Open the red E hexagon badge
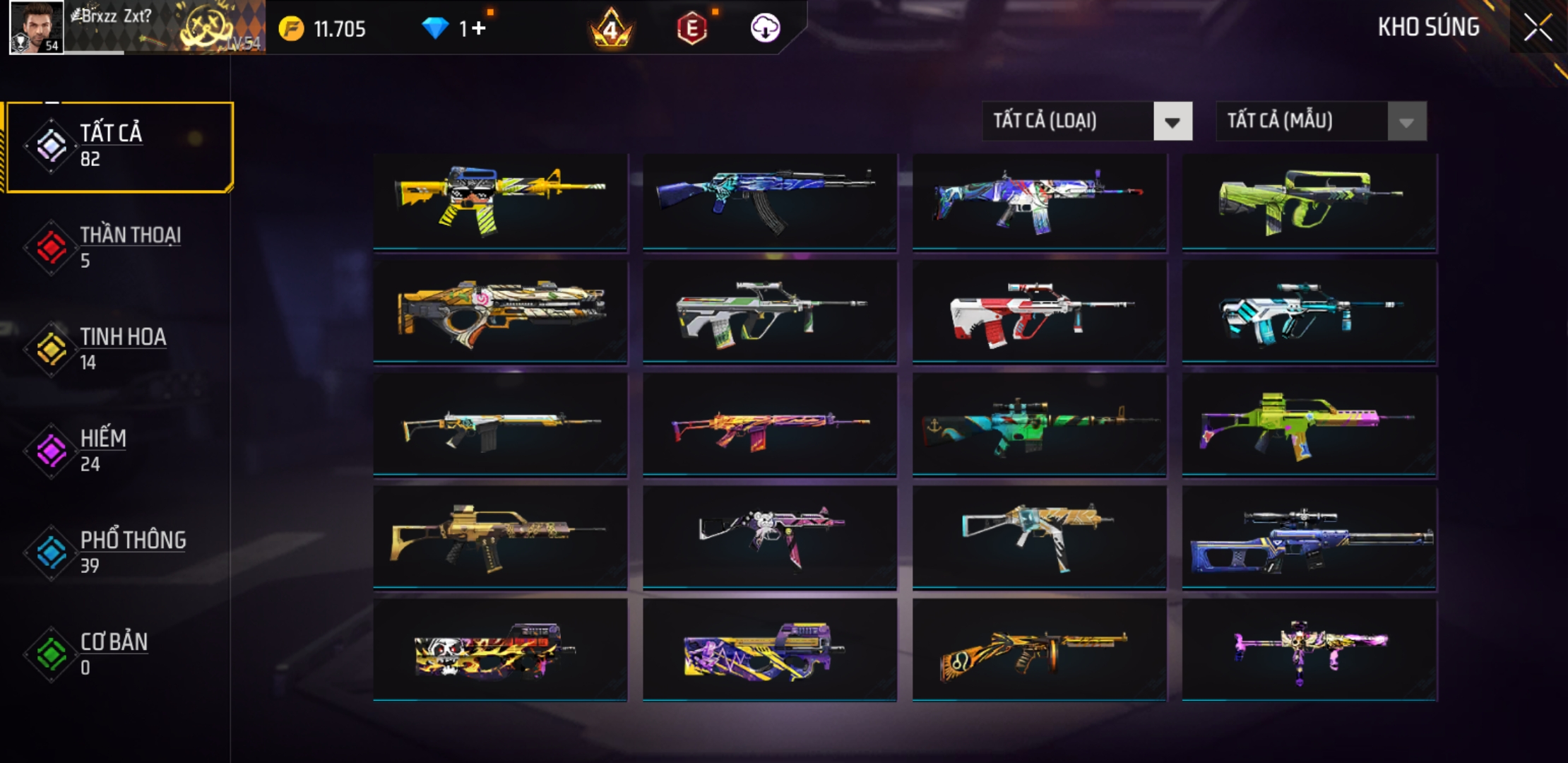 691,29
